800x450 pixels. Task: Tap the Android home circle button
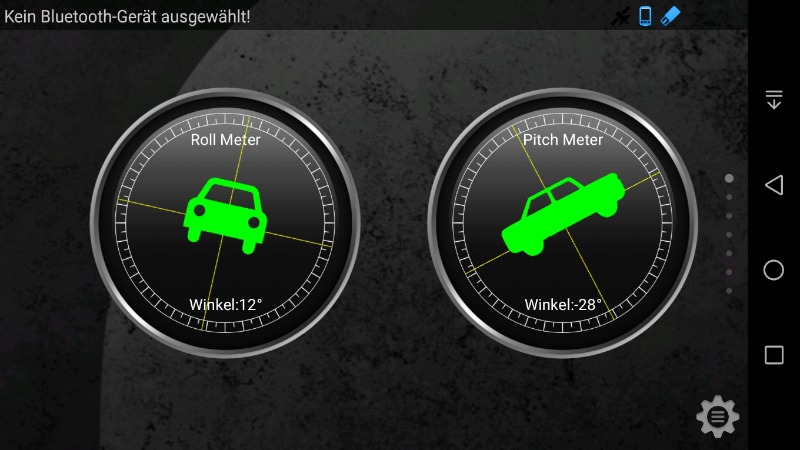point(773,270)
